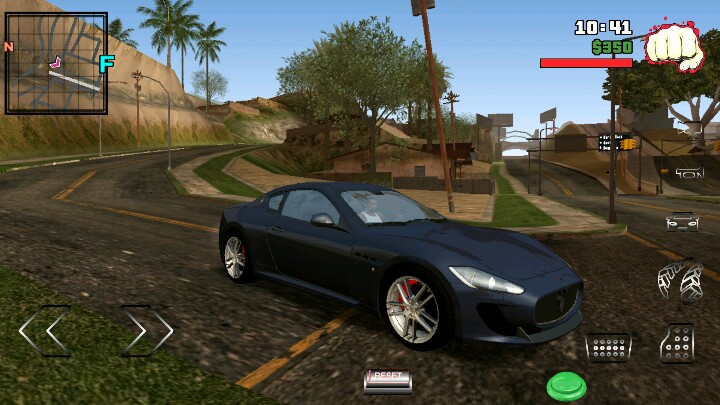Steer left with the left arrow
This screenshot has width=720, height=405.
coord(45,331)
